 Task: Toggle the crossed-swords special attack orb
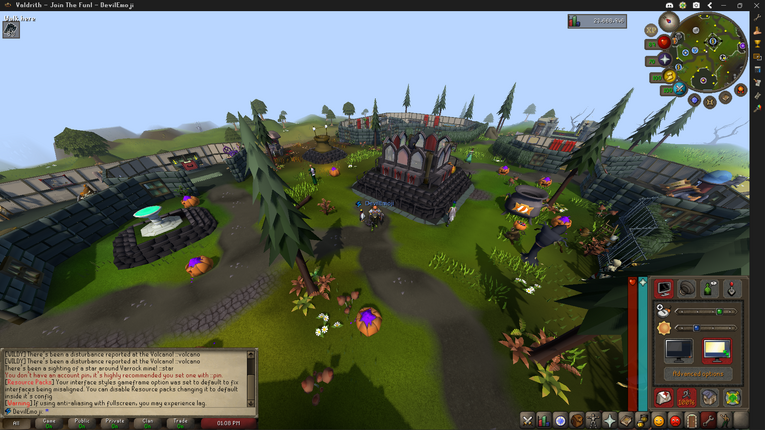680,88
